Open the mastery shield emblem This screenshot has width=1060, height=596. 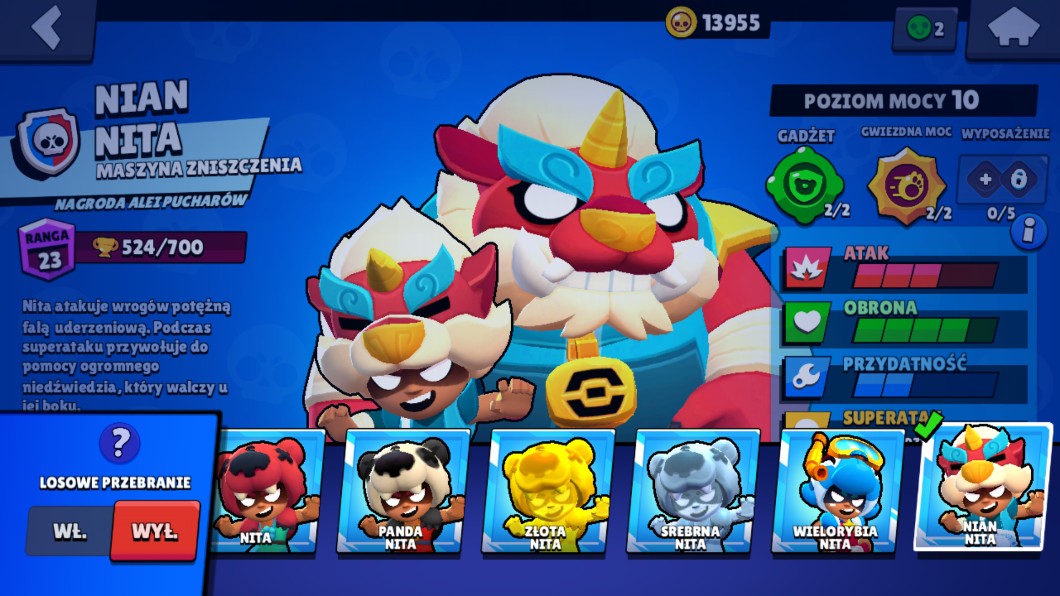[46, 144]
